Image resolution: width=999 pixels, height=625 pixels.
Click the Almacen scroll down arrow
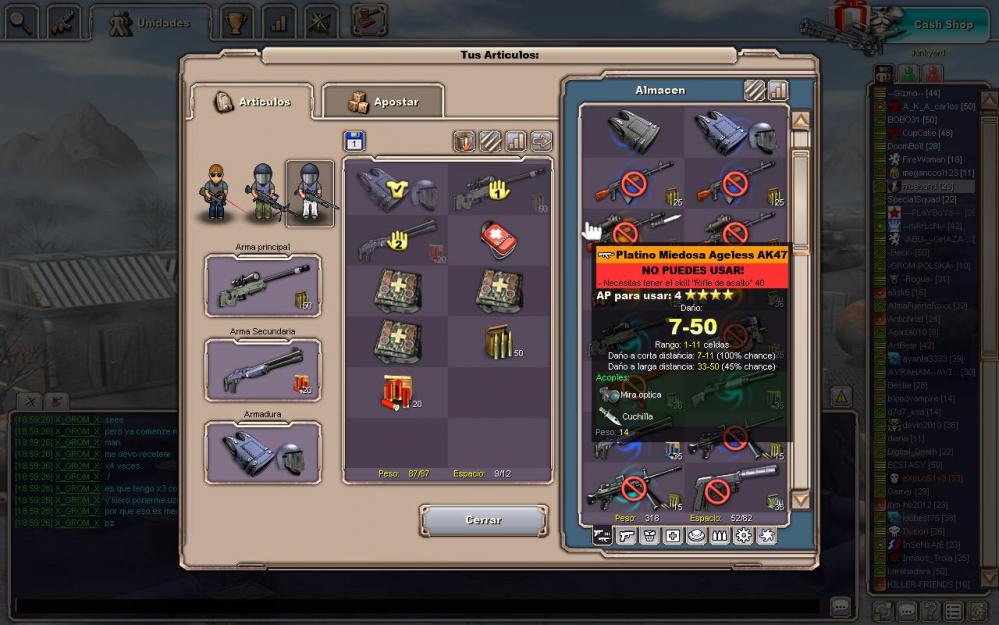click(x=800, y=499)
